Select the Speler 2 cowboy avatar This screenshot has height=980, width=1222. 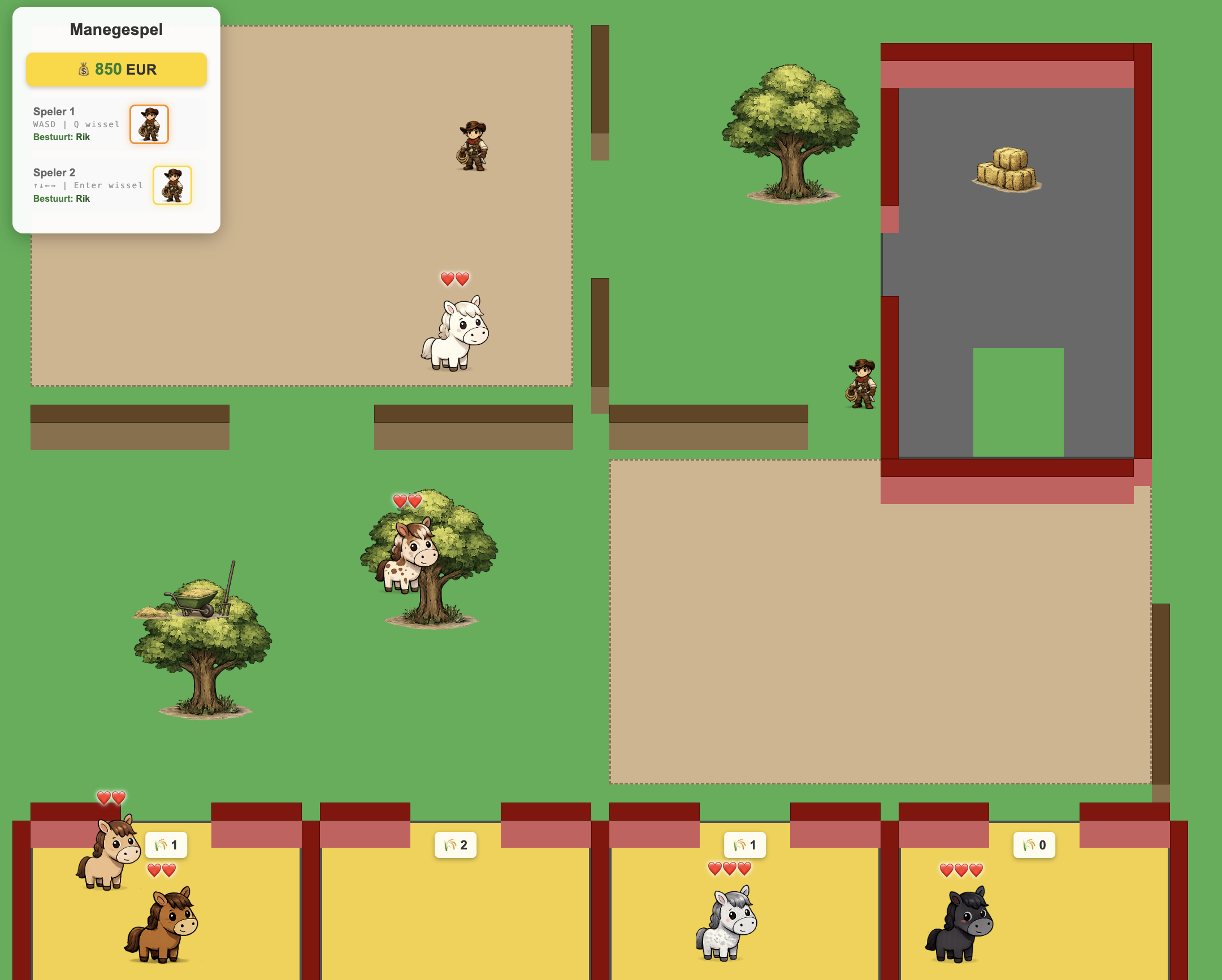[172, 185]
